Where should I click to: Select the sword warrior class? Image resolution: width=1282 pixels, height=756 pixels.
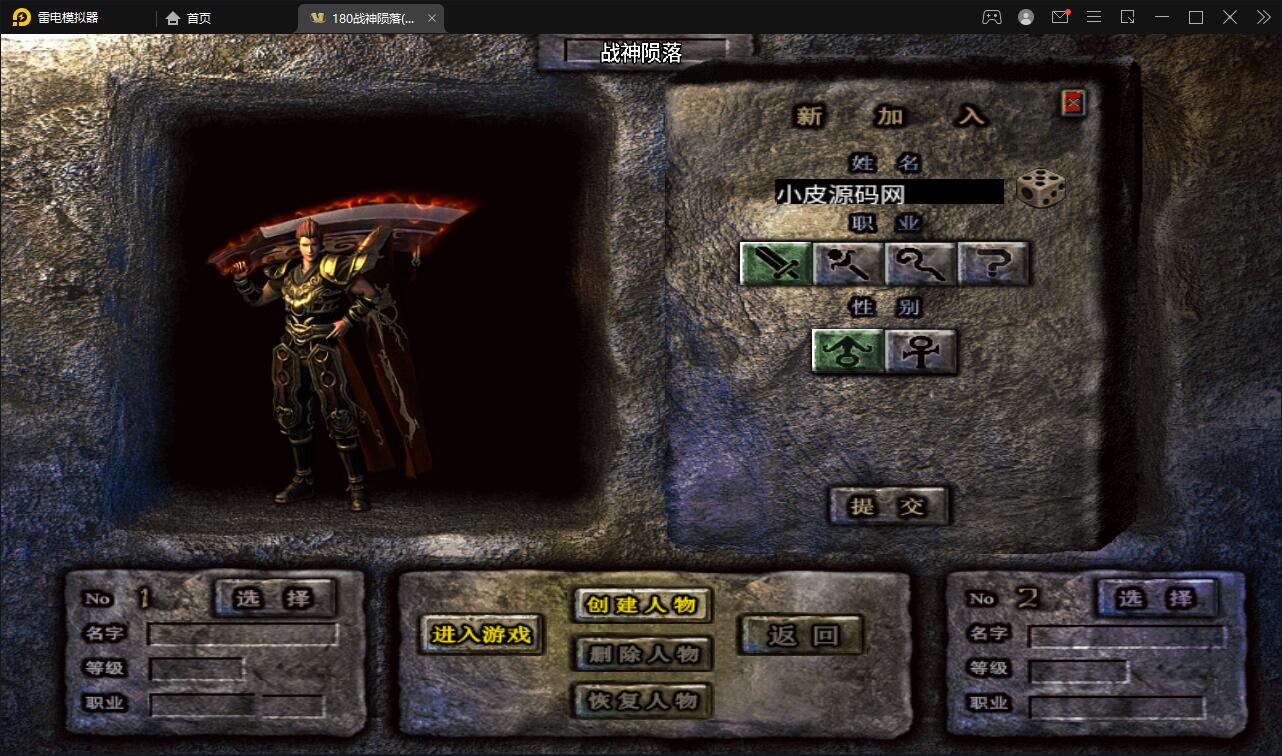[776, 264]
